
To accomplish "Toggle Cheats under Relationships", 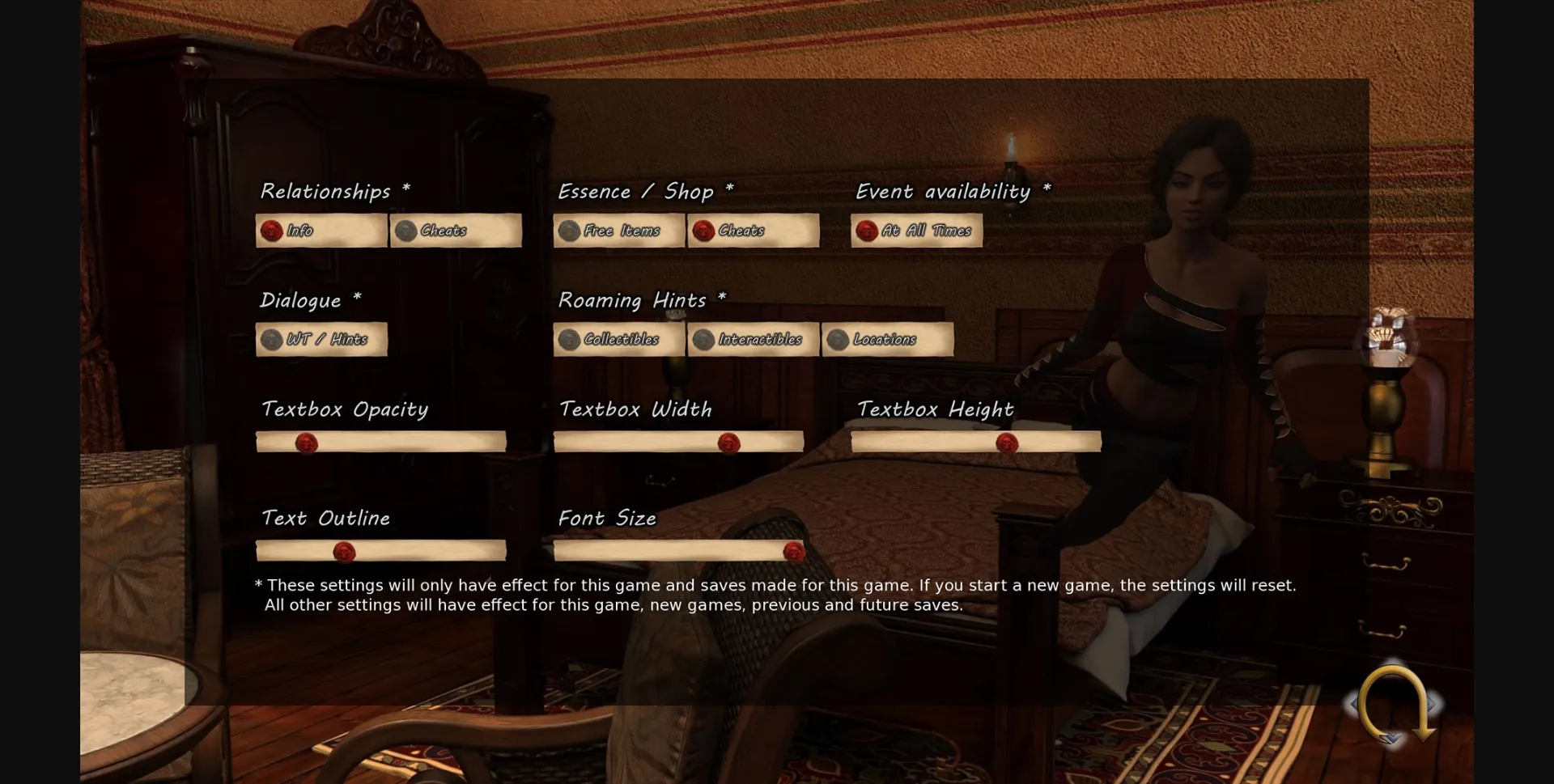I will click(456, 231).
